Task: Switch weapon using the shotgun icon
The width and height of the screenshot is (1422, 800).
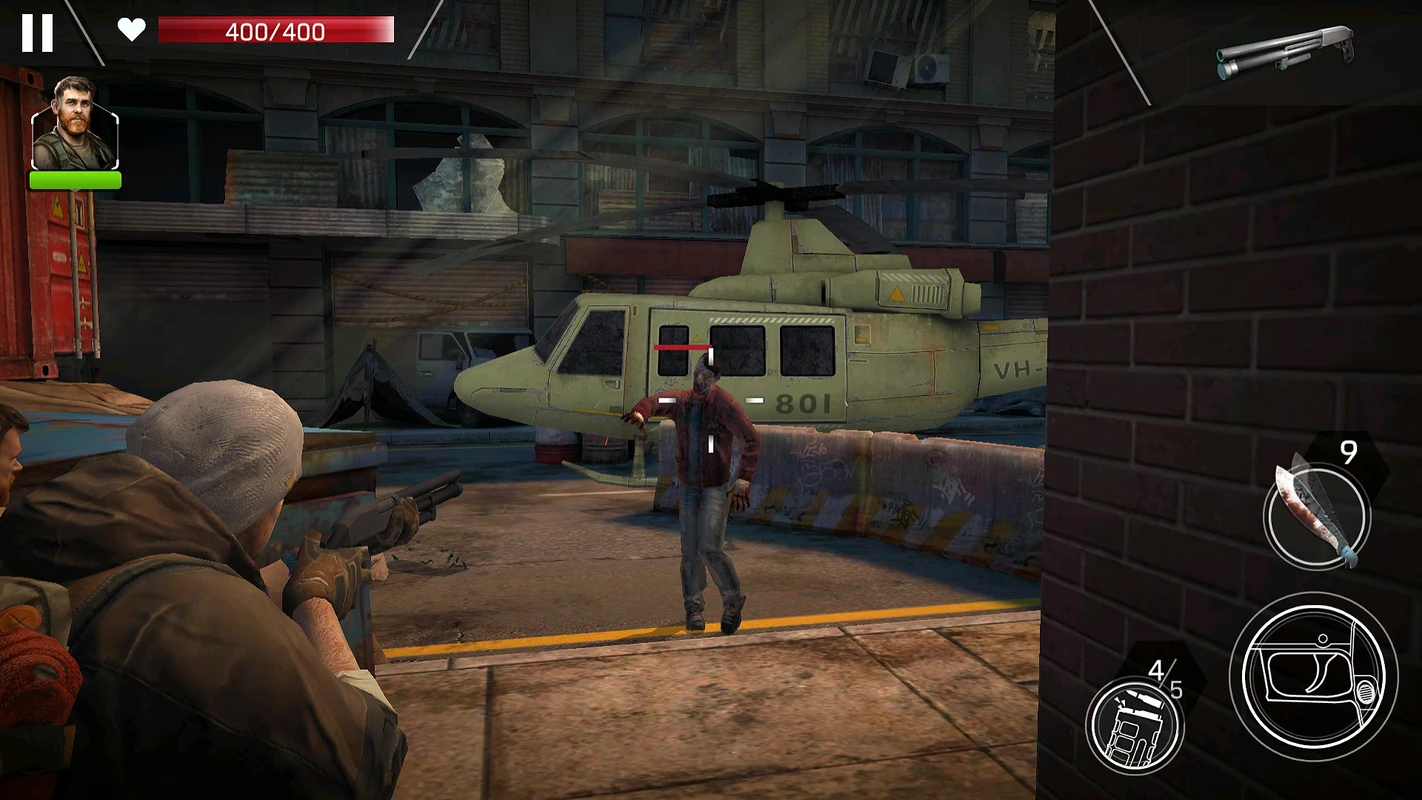Action: [x=1285, y=51]
